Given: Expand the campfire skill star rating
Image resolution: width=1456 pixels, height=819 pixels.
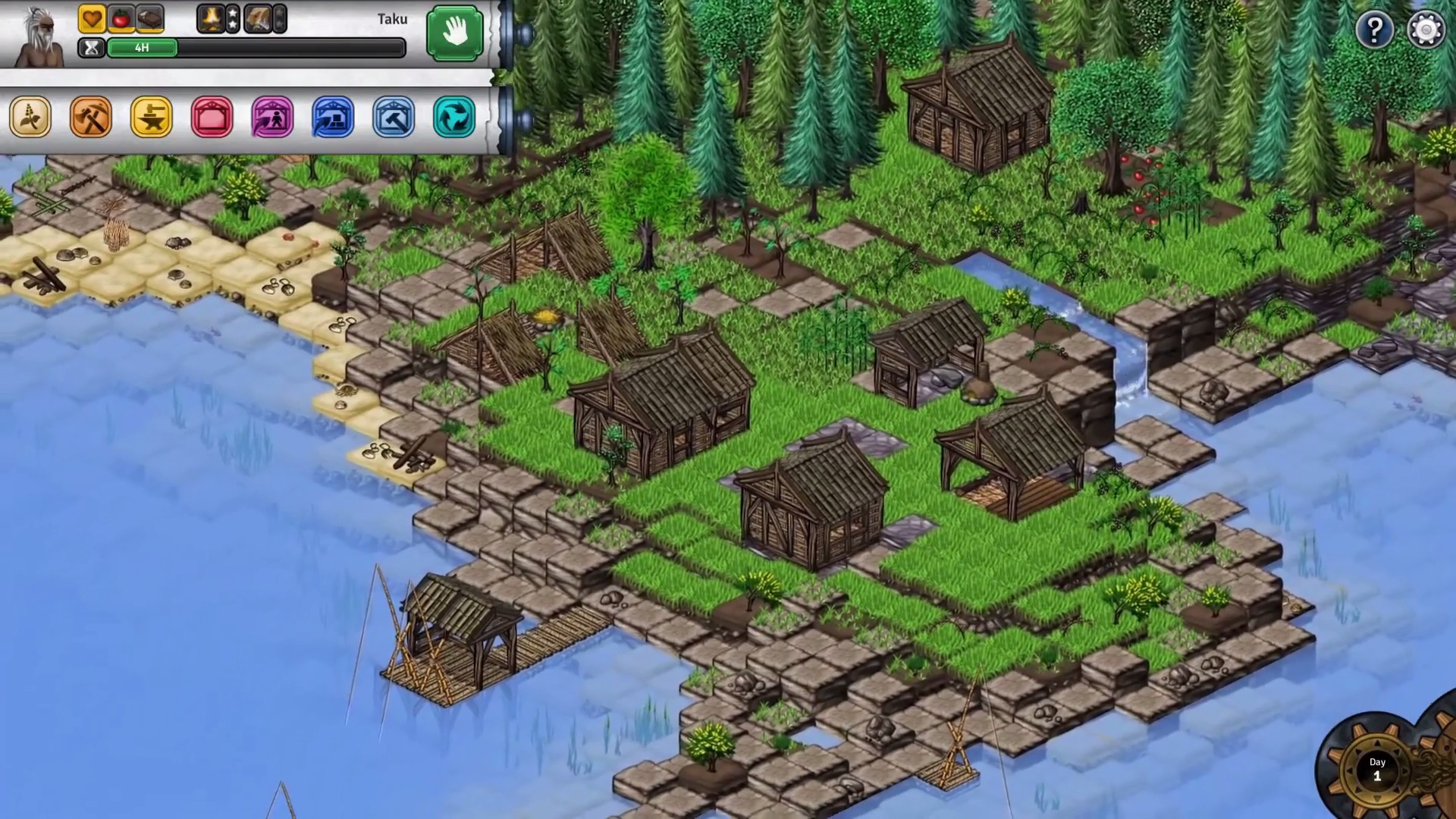Looking at the screenshot, I should 231,19.
